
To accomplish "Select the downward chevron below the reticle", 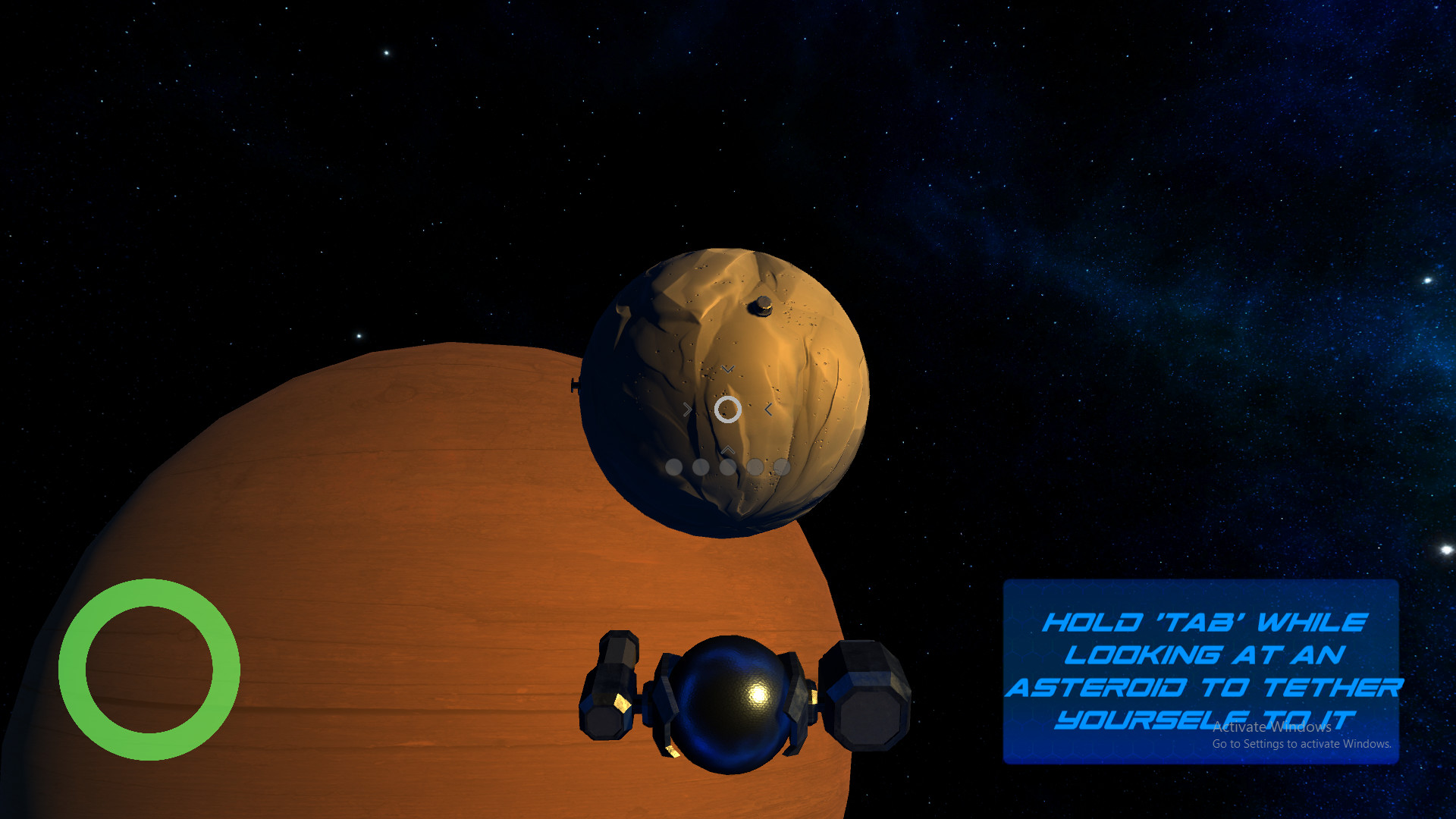I will [x=726, y=371].
